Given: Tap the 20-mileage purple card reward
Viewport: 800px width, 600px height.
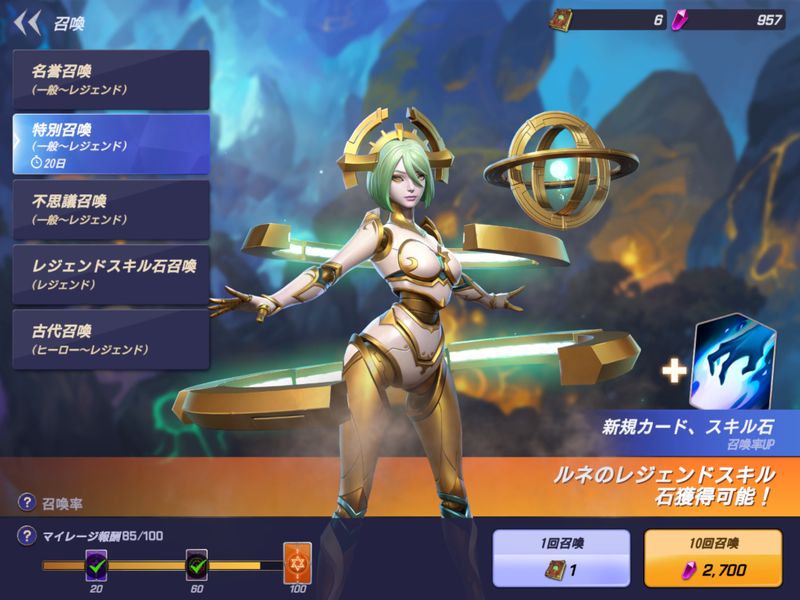Looking at the screenshot, I should [97, 565].
